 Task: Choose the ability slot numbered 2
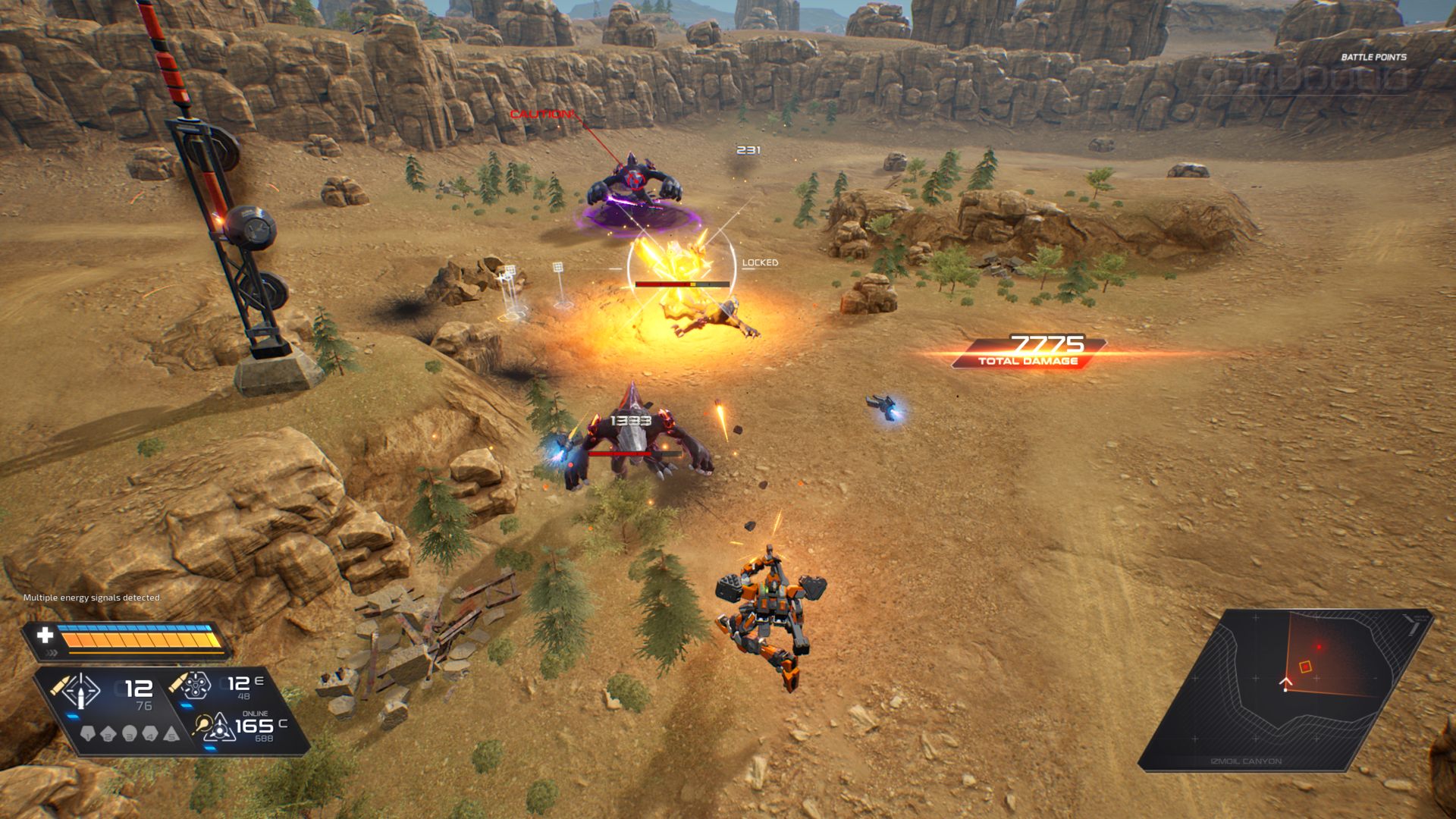[x=108, y=734]
